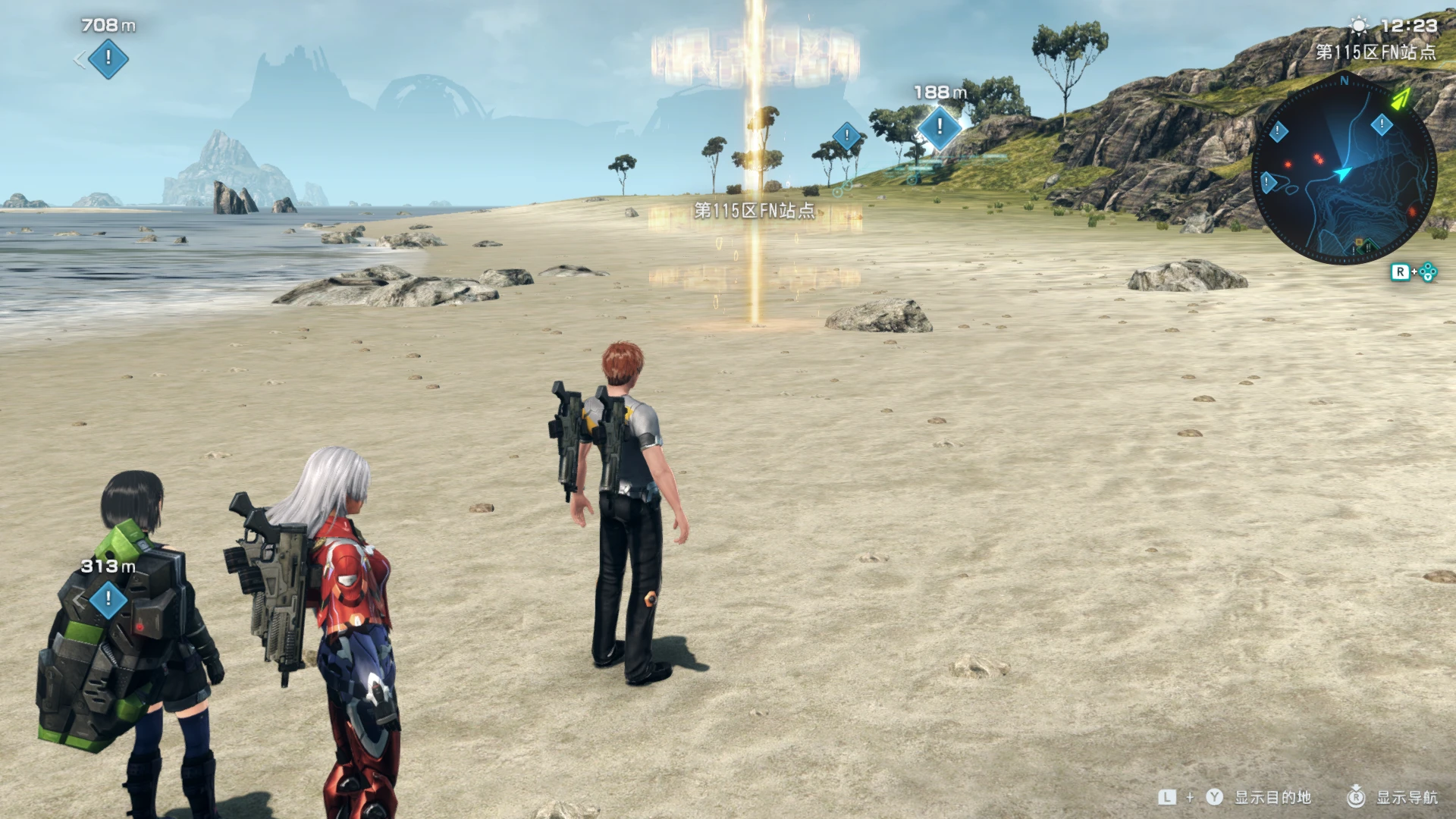Click the down arrow above the circled R icon
The height and width of the screenshot is (819, 1456).
tap(1355, 787)
